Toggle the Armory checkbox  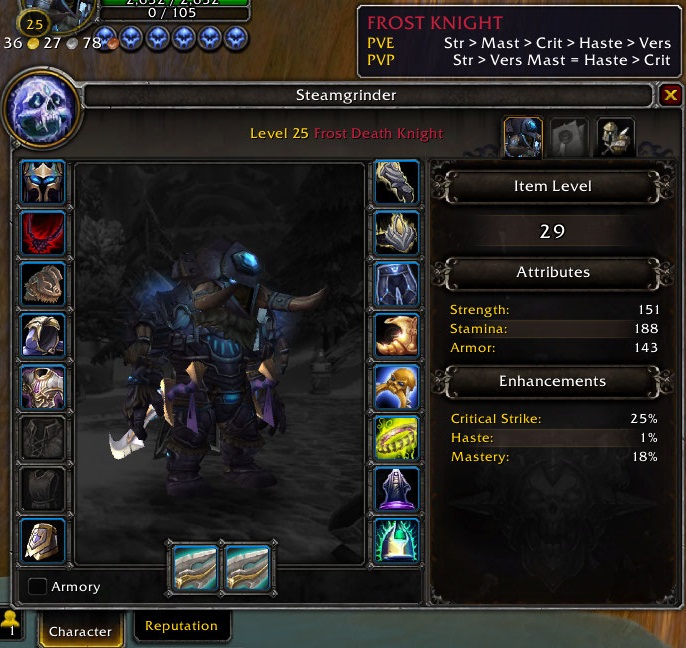coord(38,587)
